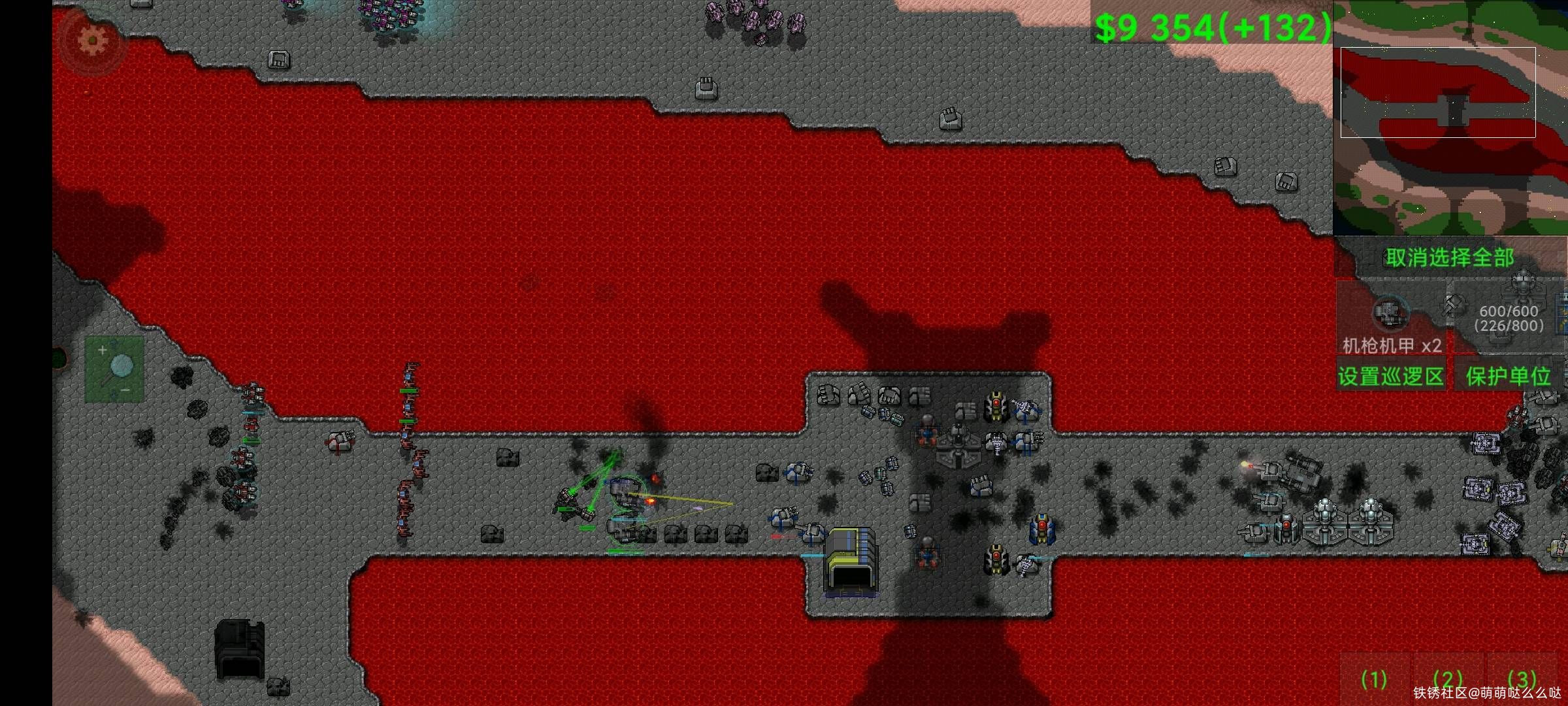Tap the magnifier zoom control
The image size is (1568, 706).
(115, 369)
